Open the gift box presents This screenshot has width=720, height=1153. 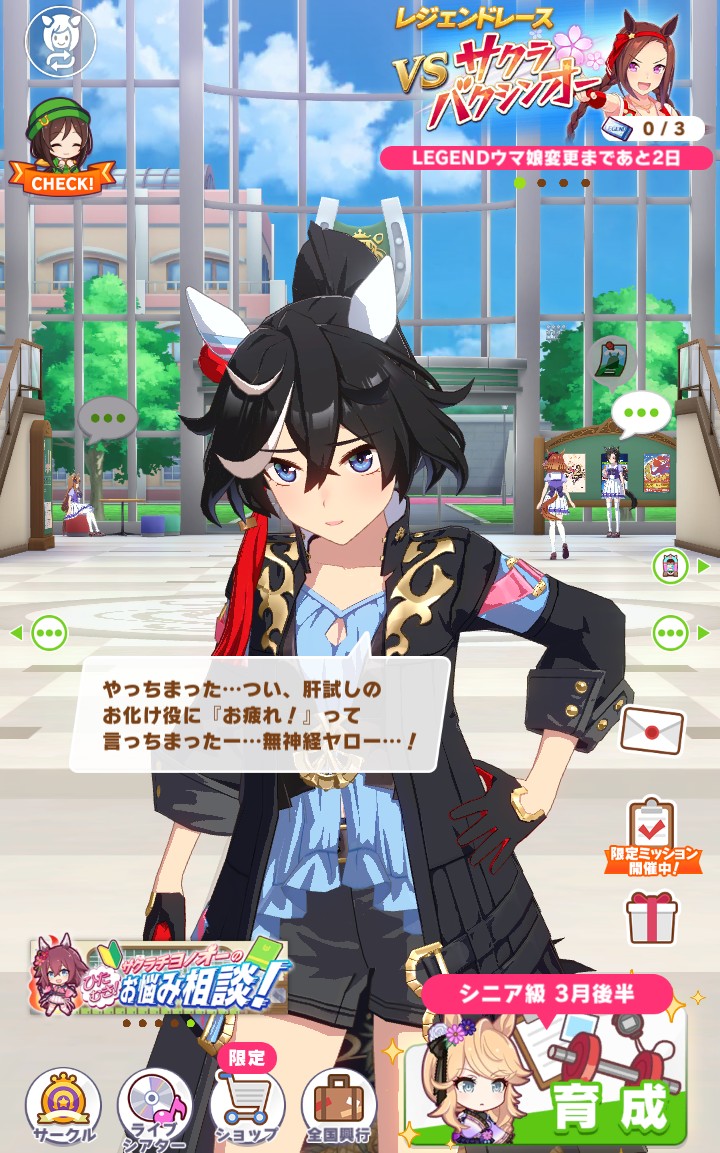pos(651,917)
